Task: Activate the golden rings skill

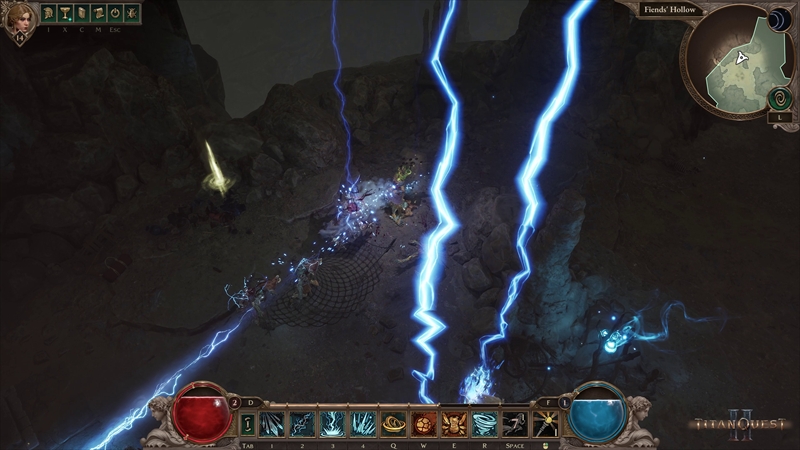Action: (393, 424)
